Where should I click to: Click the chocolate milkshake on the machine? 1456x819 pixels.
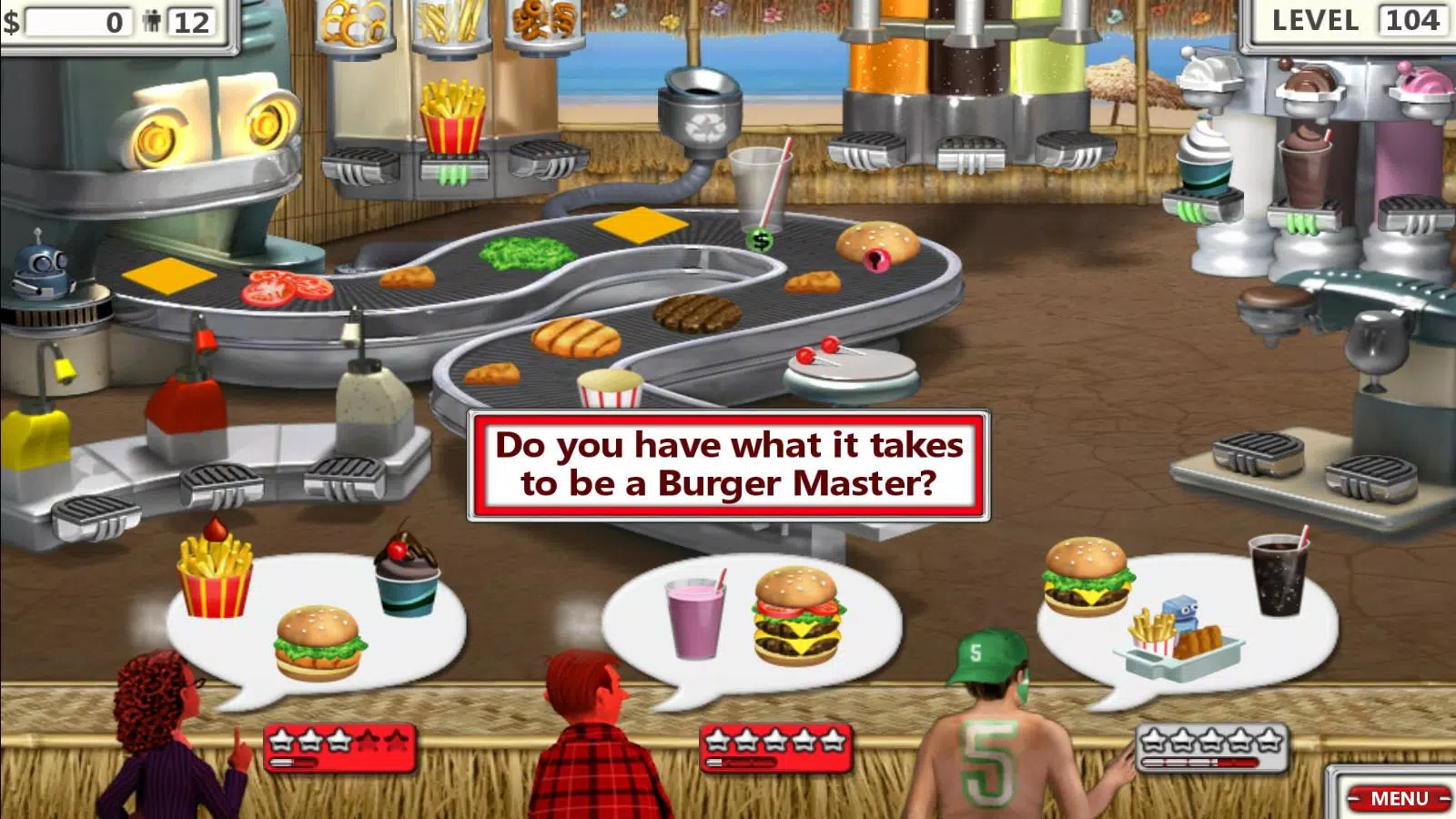tap(1304, 168)
